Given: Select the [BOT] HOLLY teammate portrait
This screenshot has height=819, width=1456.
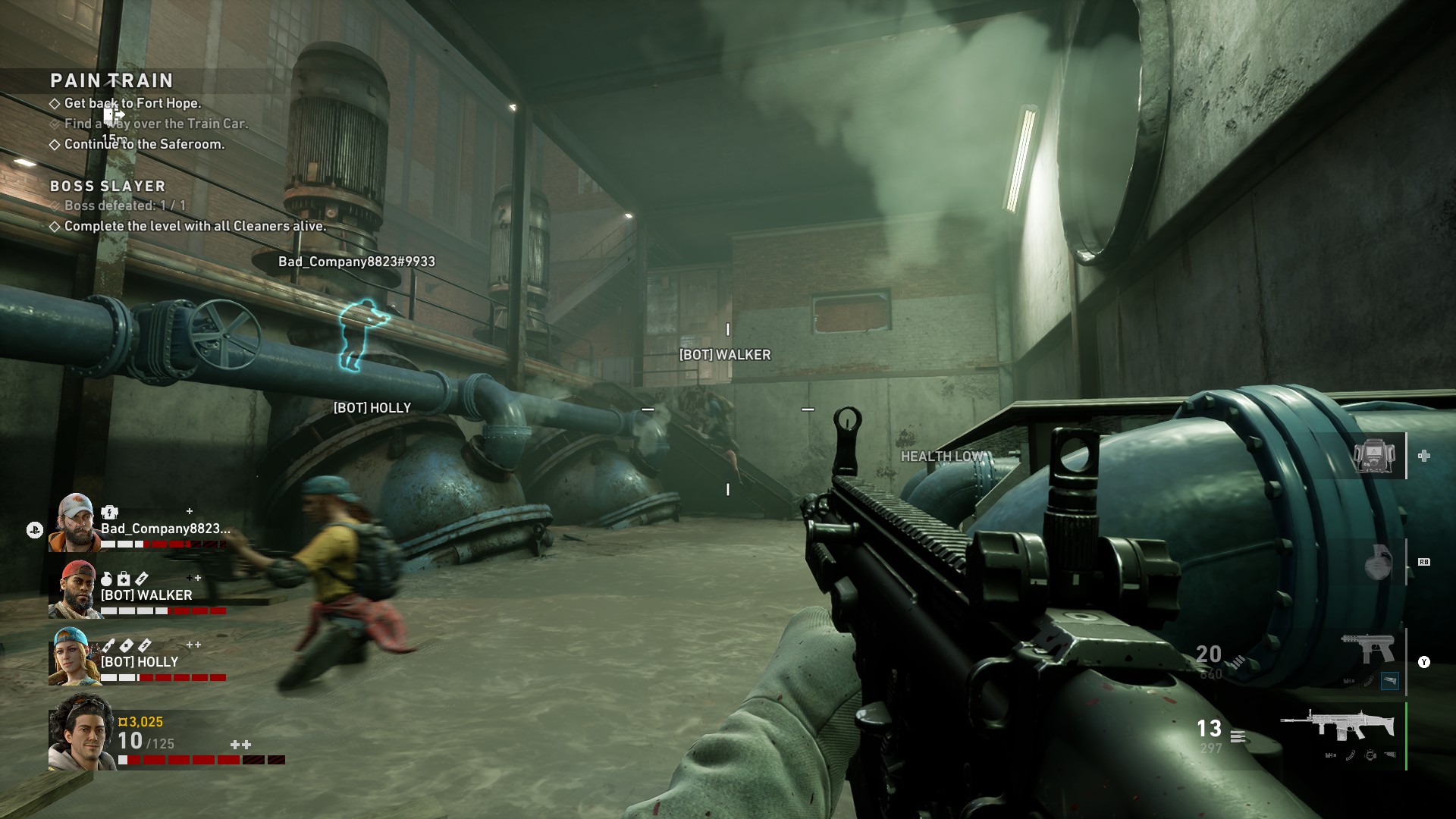Looking at the screenshot, I should [x=74, y=656].
